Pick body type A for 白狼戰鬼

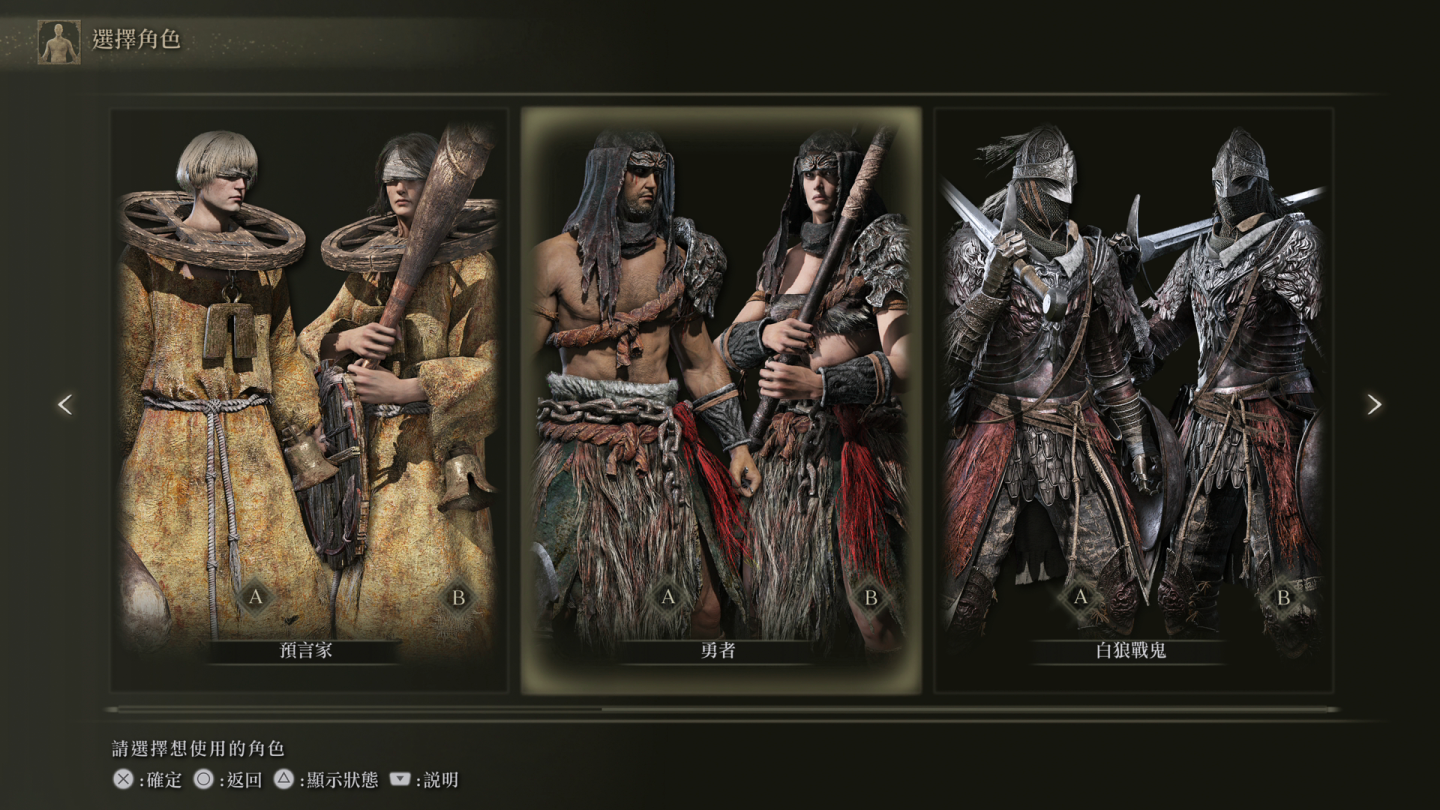click(x=1080, y=598)
